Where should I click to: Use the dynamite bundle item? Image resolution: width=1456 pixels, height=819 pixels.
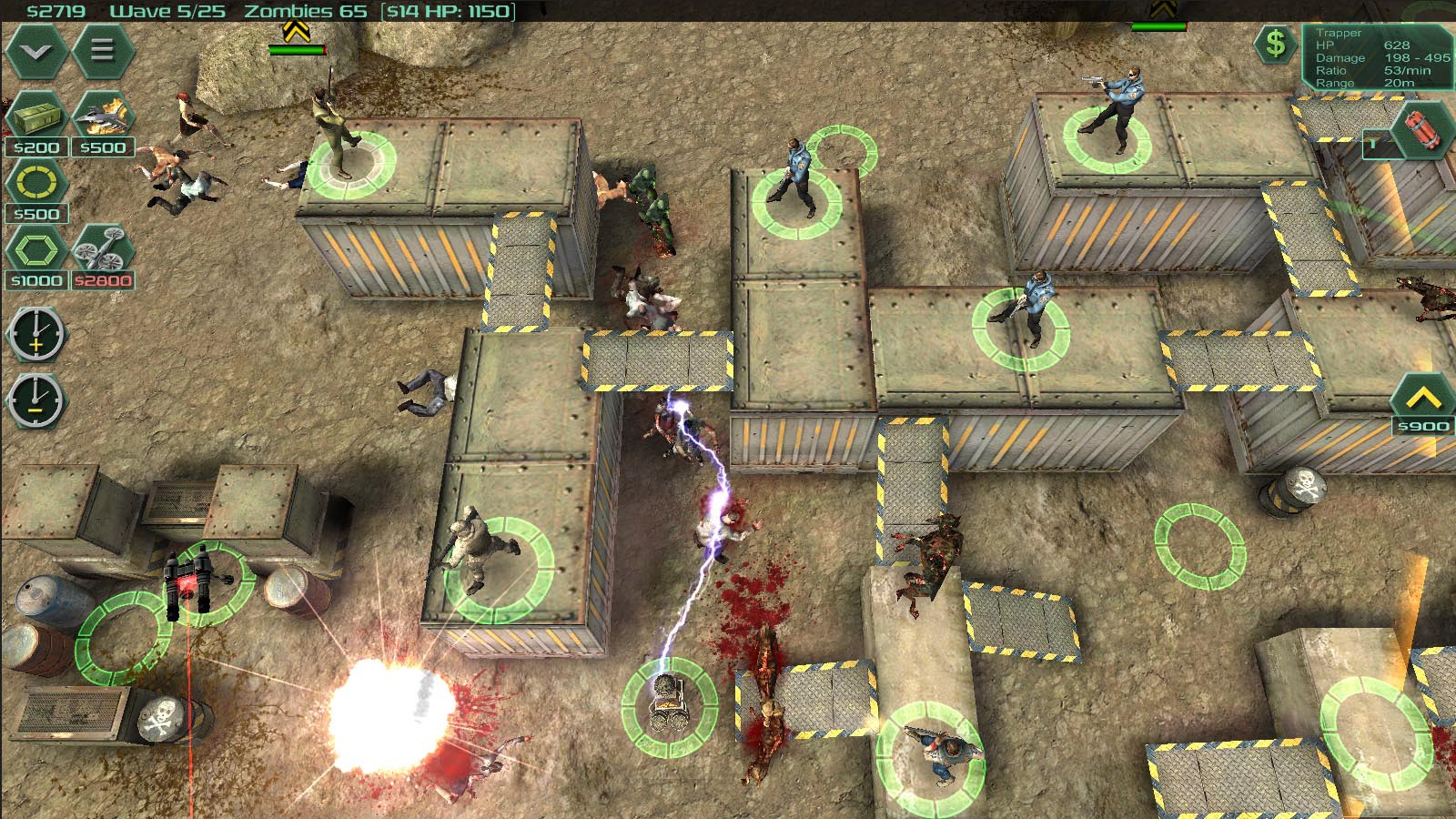[1420, 132]
